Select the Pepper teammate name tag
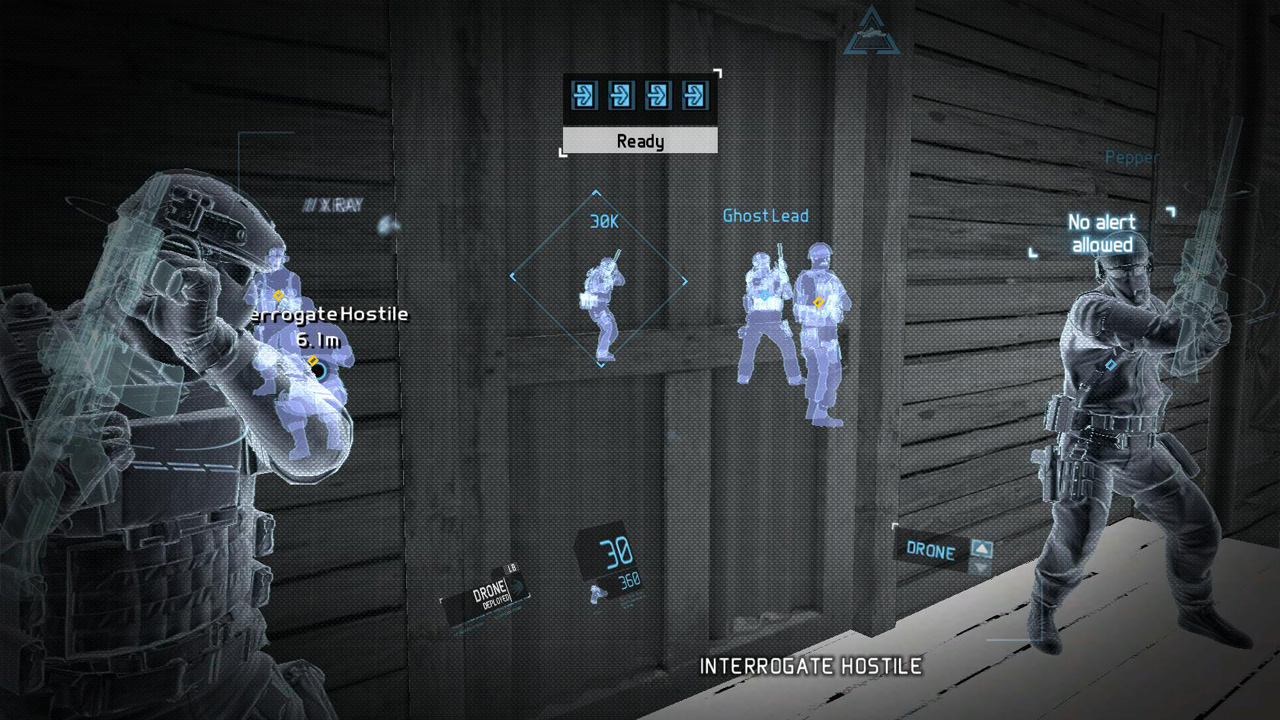 [x=1131, y=157]
